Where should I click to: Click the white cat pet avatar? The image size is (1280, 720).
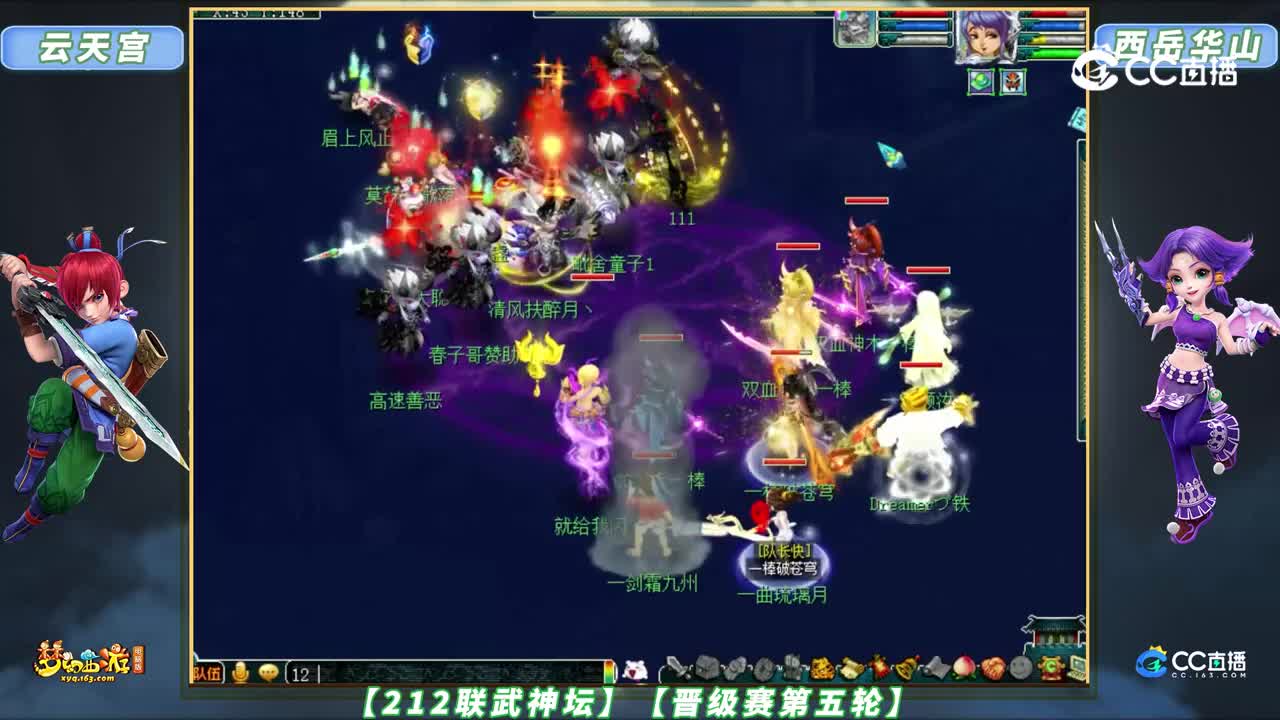click(x=635, y=668)
